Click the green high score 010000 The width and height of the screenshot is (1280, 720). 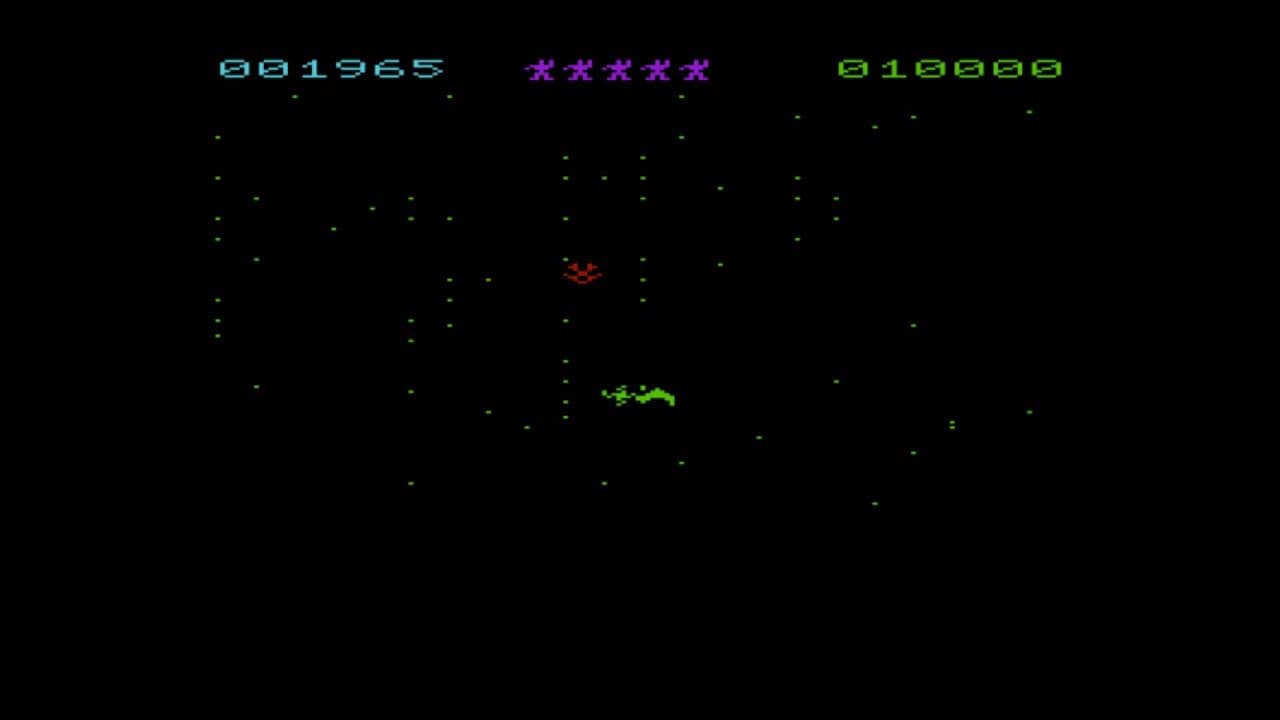pyautogui.click(x=950, y=70)
